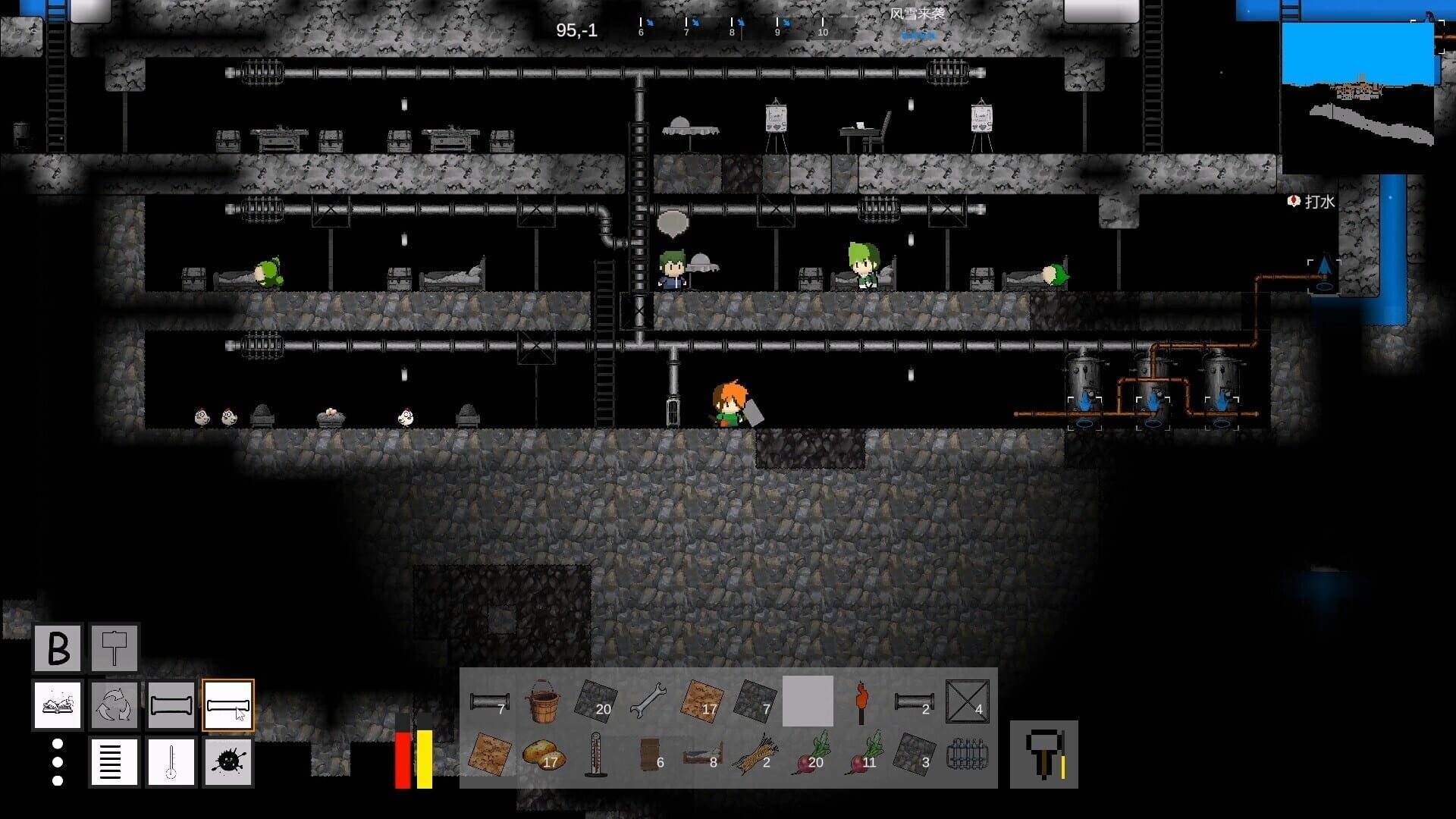Viewport: 1456px width, 819px height.
Task: Click the hammer tool slot near the hotbar
Action: tap(1044, 755)
